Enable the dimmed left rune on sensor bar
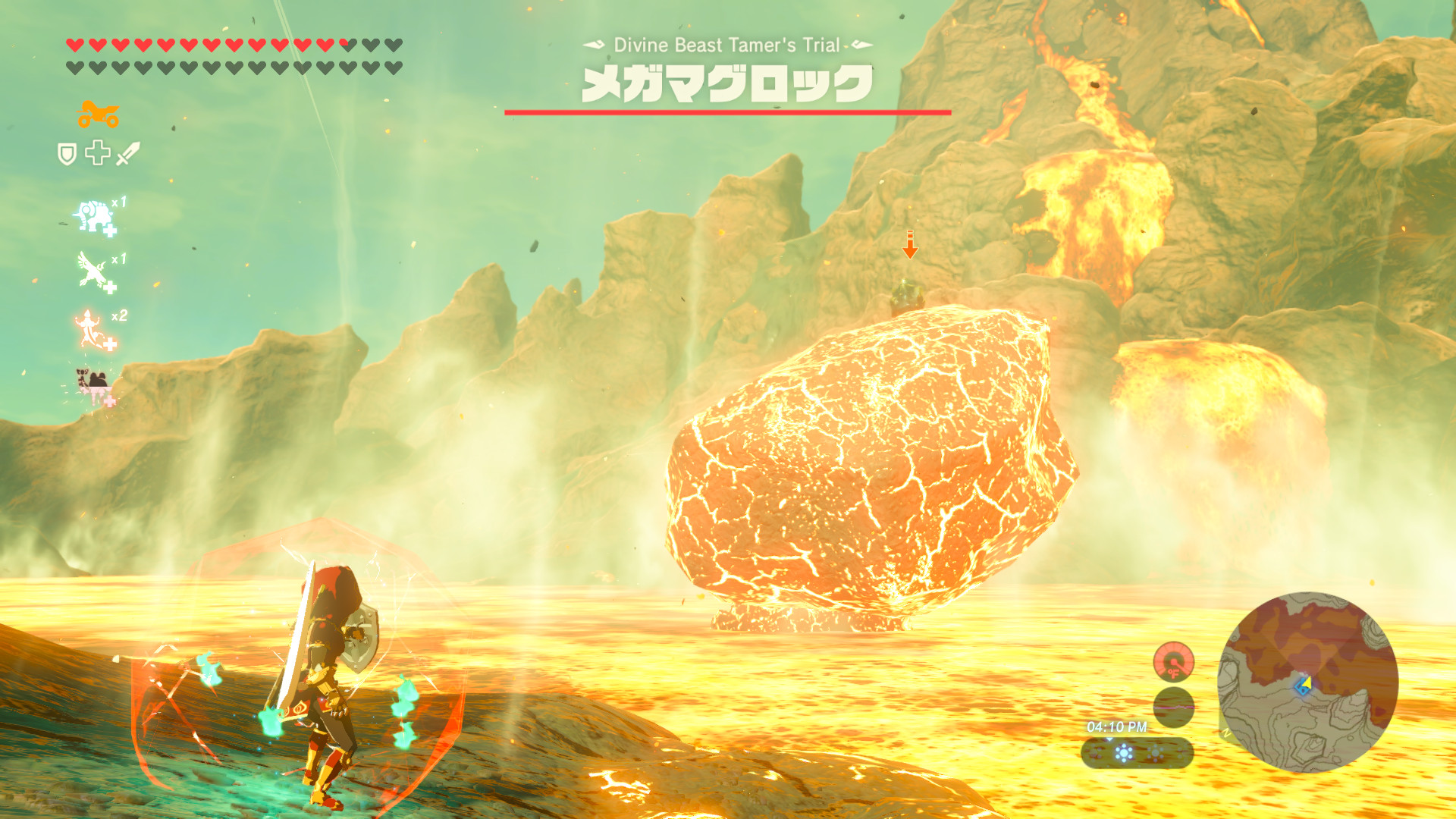 [x=1096, y=754]
